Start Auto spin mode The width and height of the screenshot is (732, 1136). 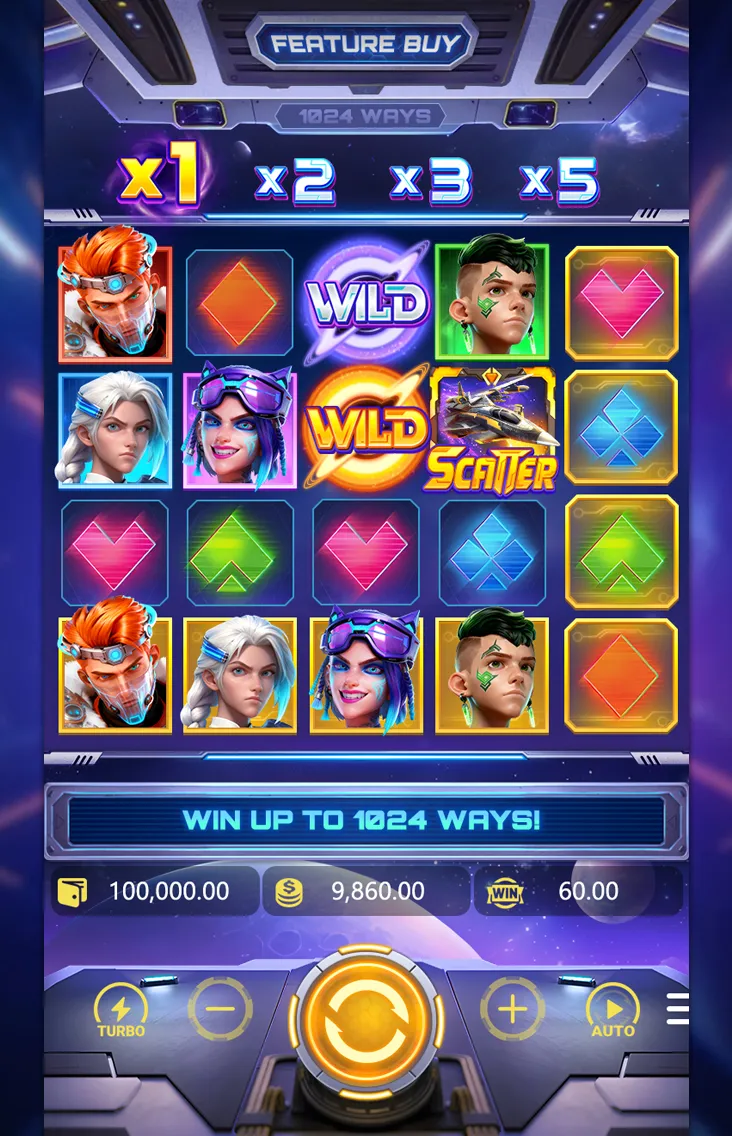click(612, 1010)
